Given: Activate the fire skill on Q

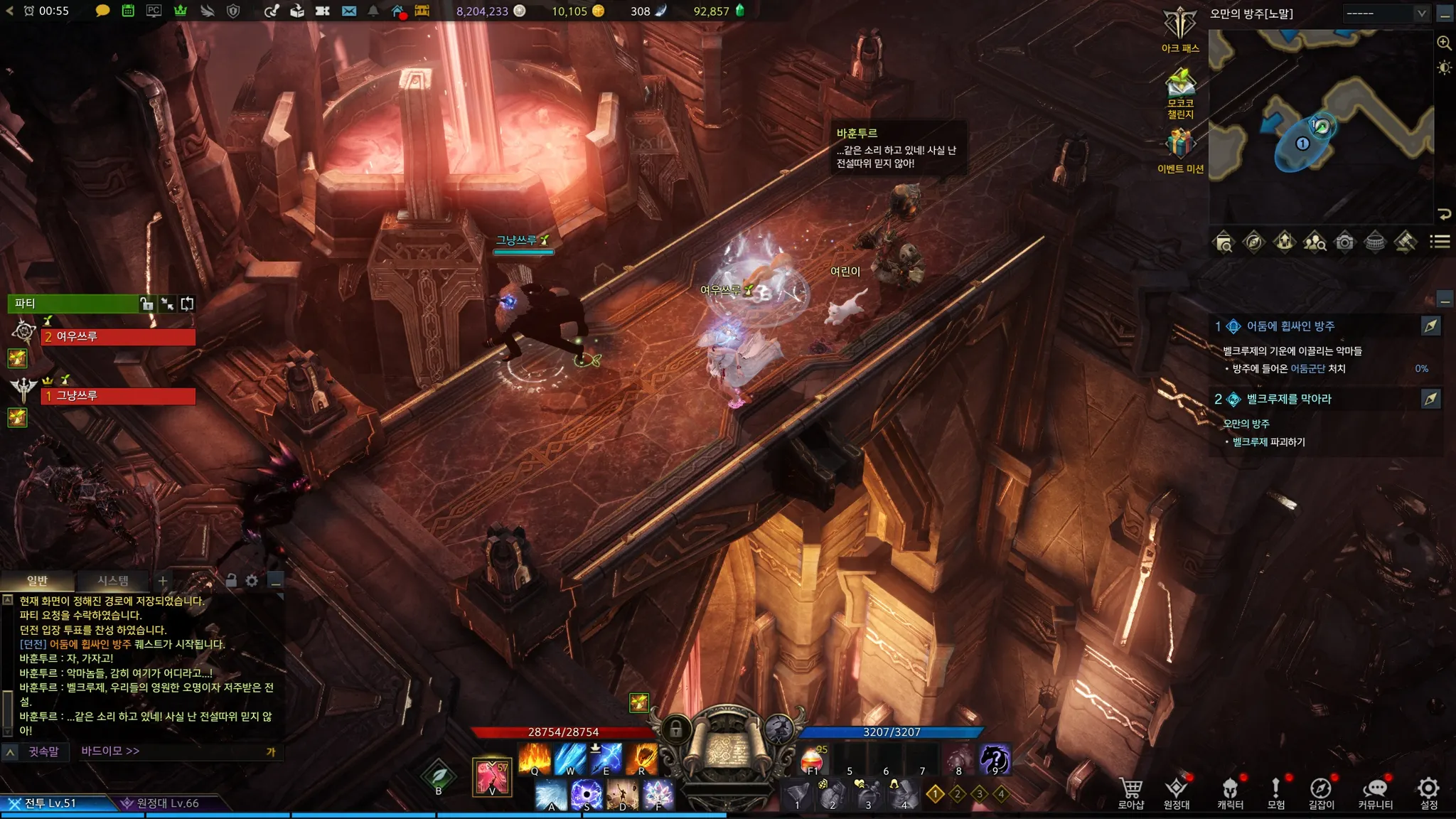Looking at the screenshot, I should coord(535,759).
